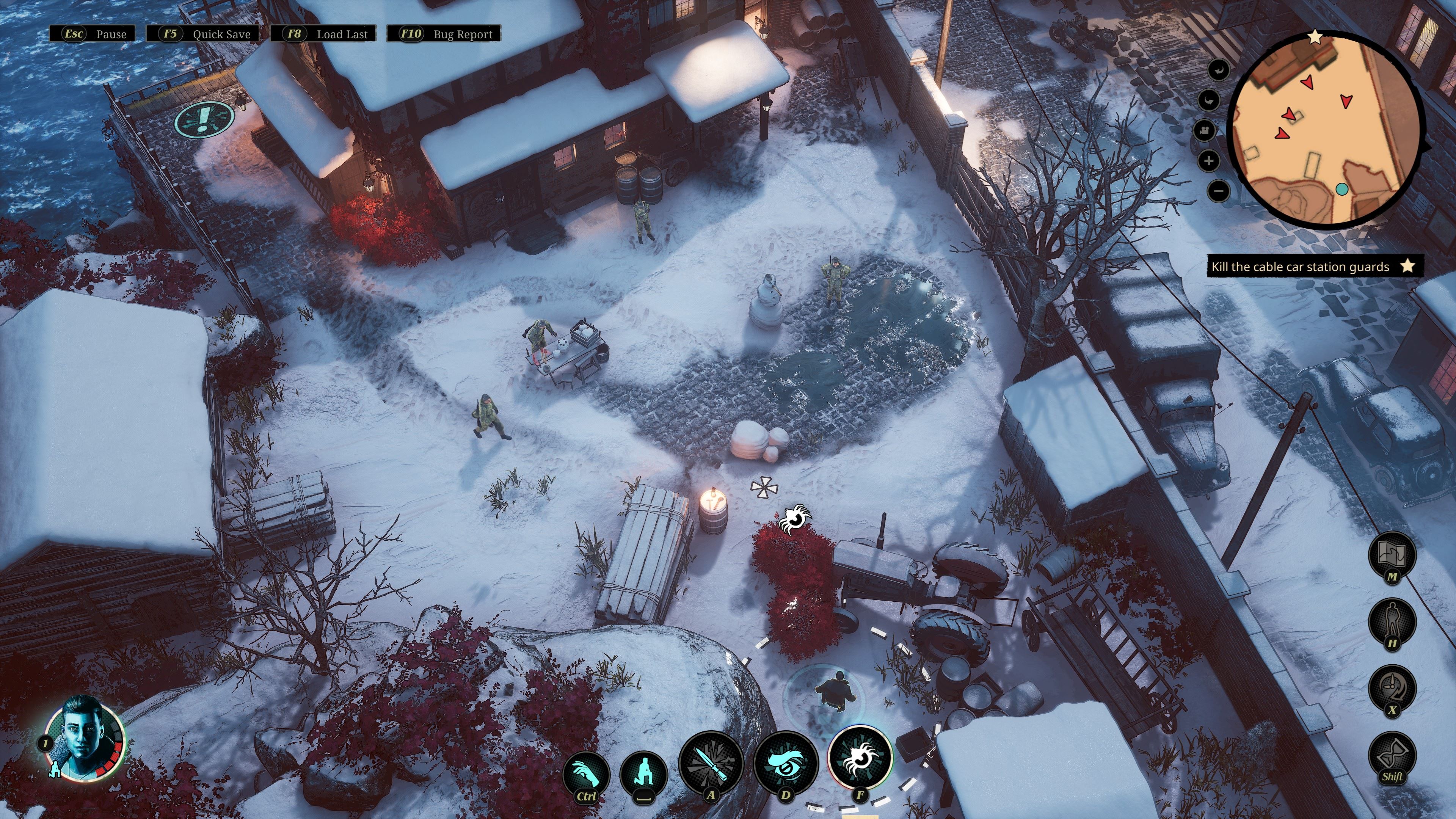Open the folded map icon

coord(1392,554)
